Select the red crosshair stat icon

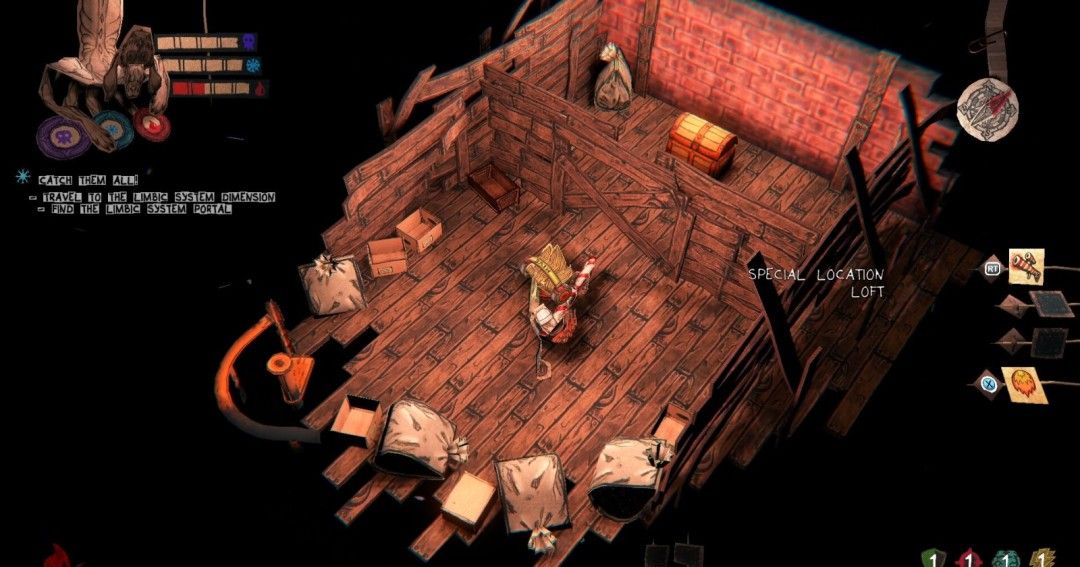point(969,556)
